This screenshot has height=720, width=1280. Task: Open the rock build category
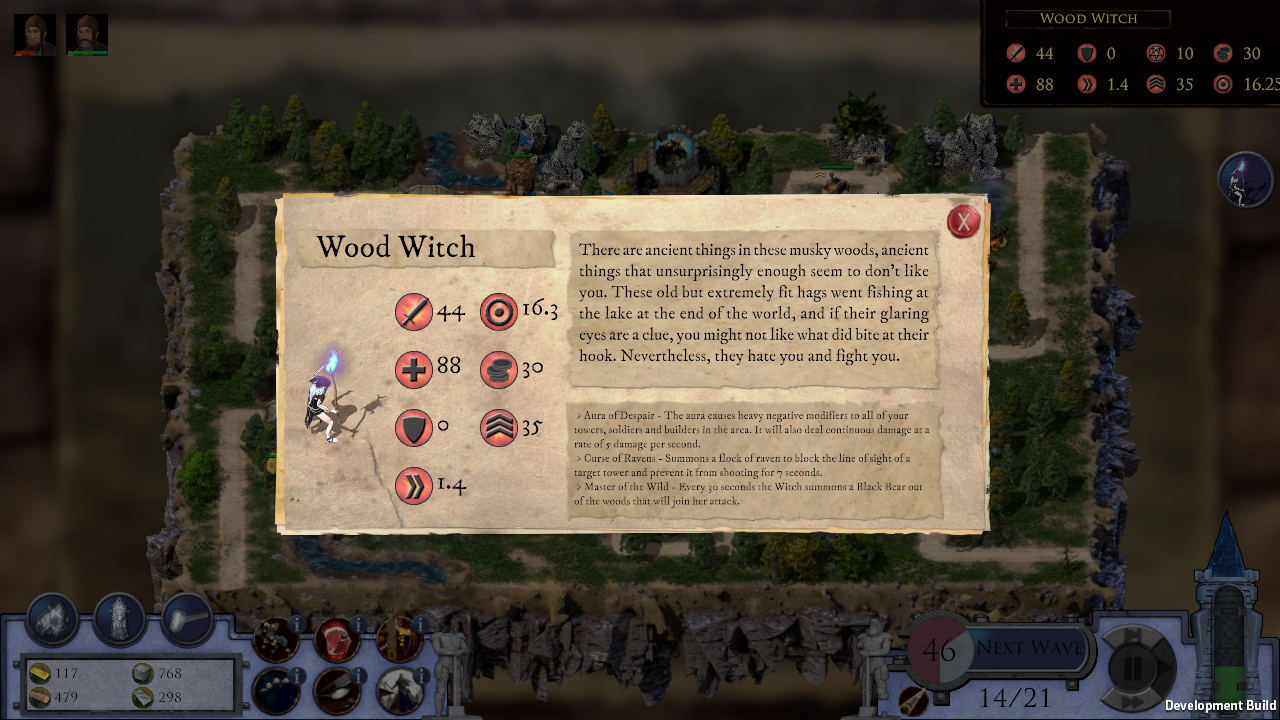52,620
